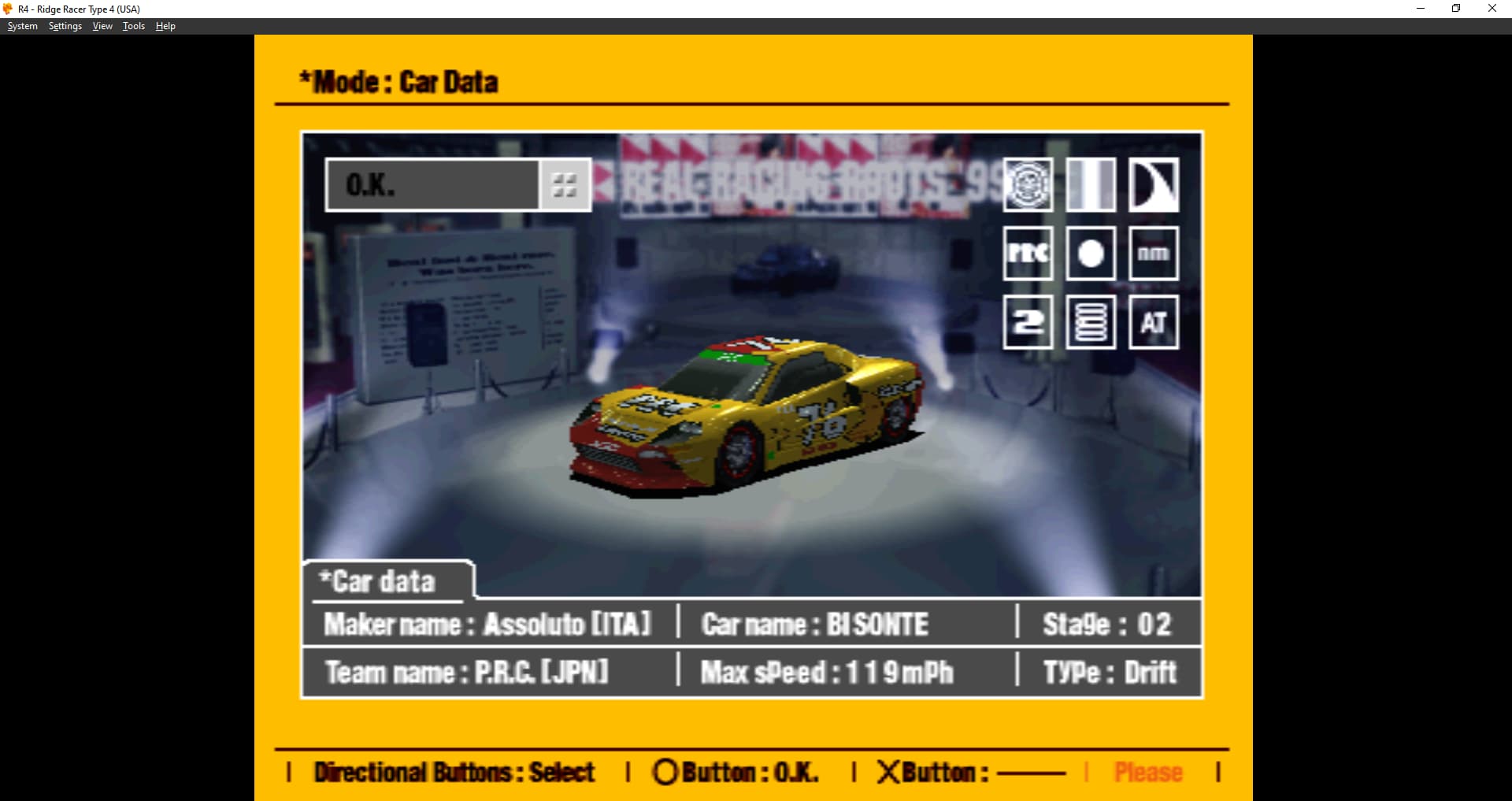Minimize the emulator window
This screenshot has width=1512, height=801.
pos(1421,9)
